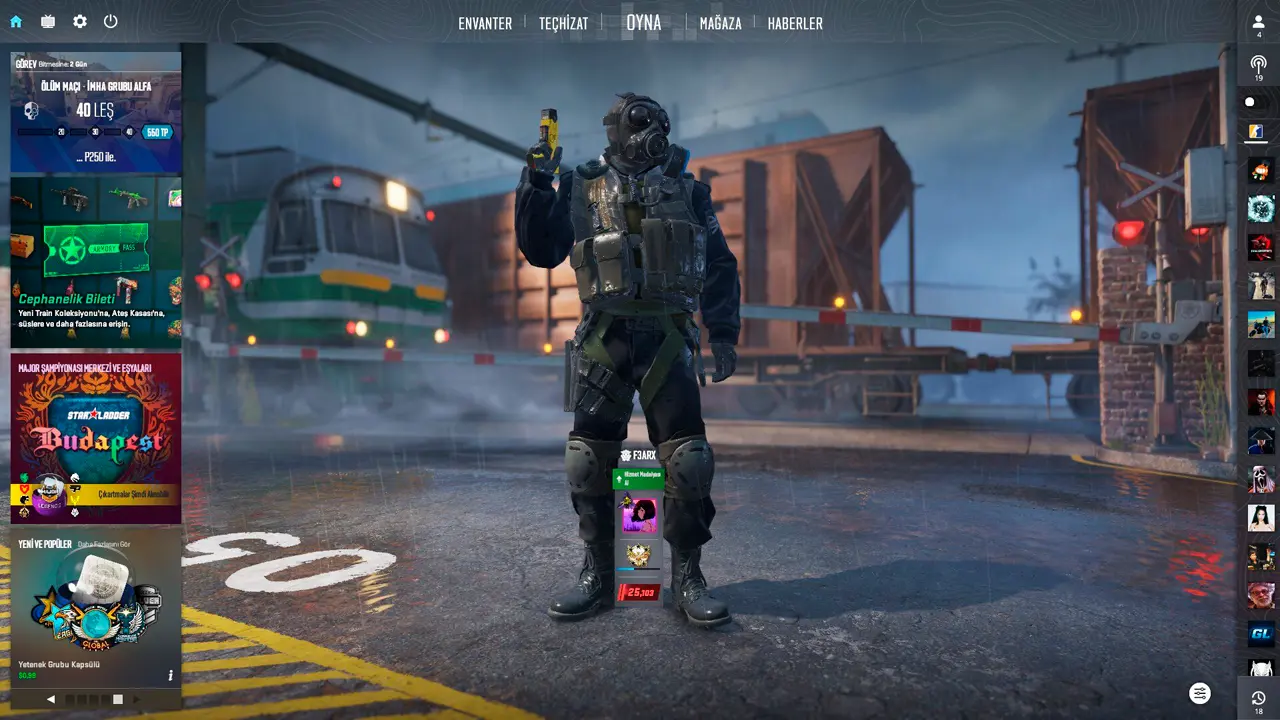Open the friends list icon
The height and width of the screenshot is (720, 1280).
tap(1259, 22)
